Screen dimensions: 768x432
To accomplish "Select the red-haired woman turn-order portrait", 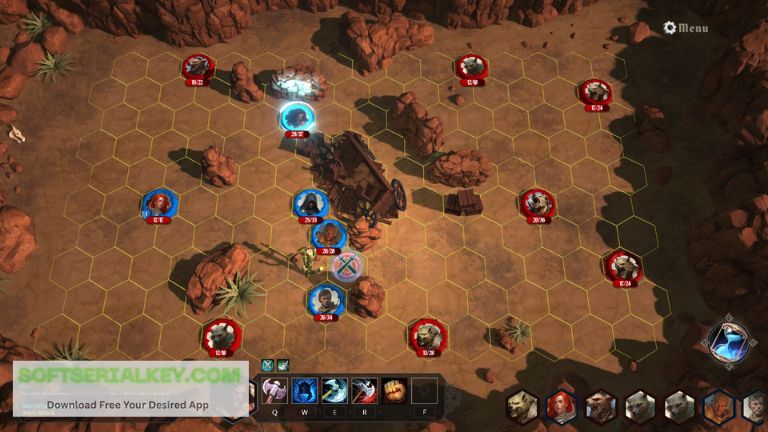I will pyautogui.click(x=560, y=406).
